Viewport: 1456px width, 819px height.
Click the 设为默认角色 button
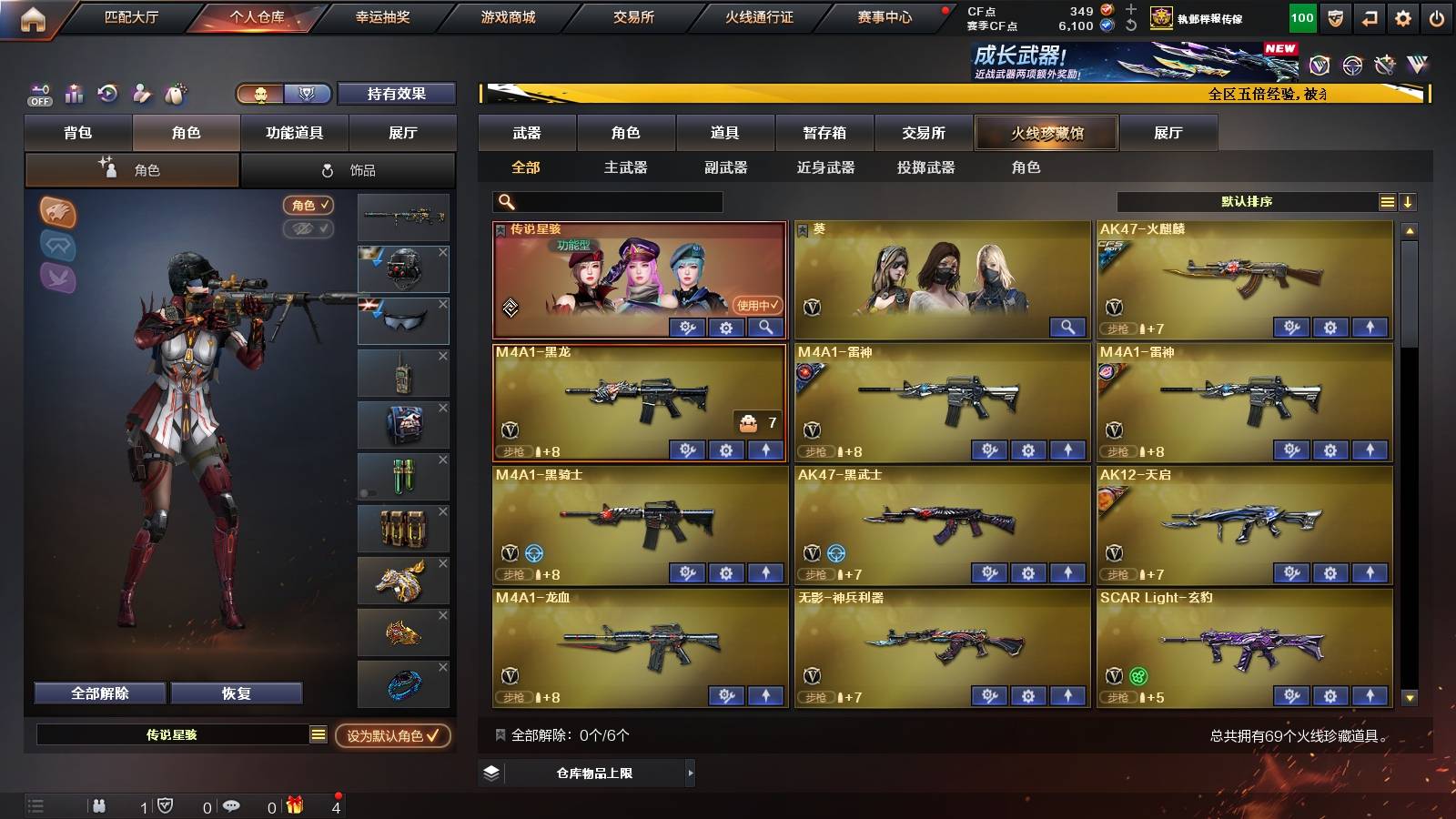tap(393, 737)
